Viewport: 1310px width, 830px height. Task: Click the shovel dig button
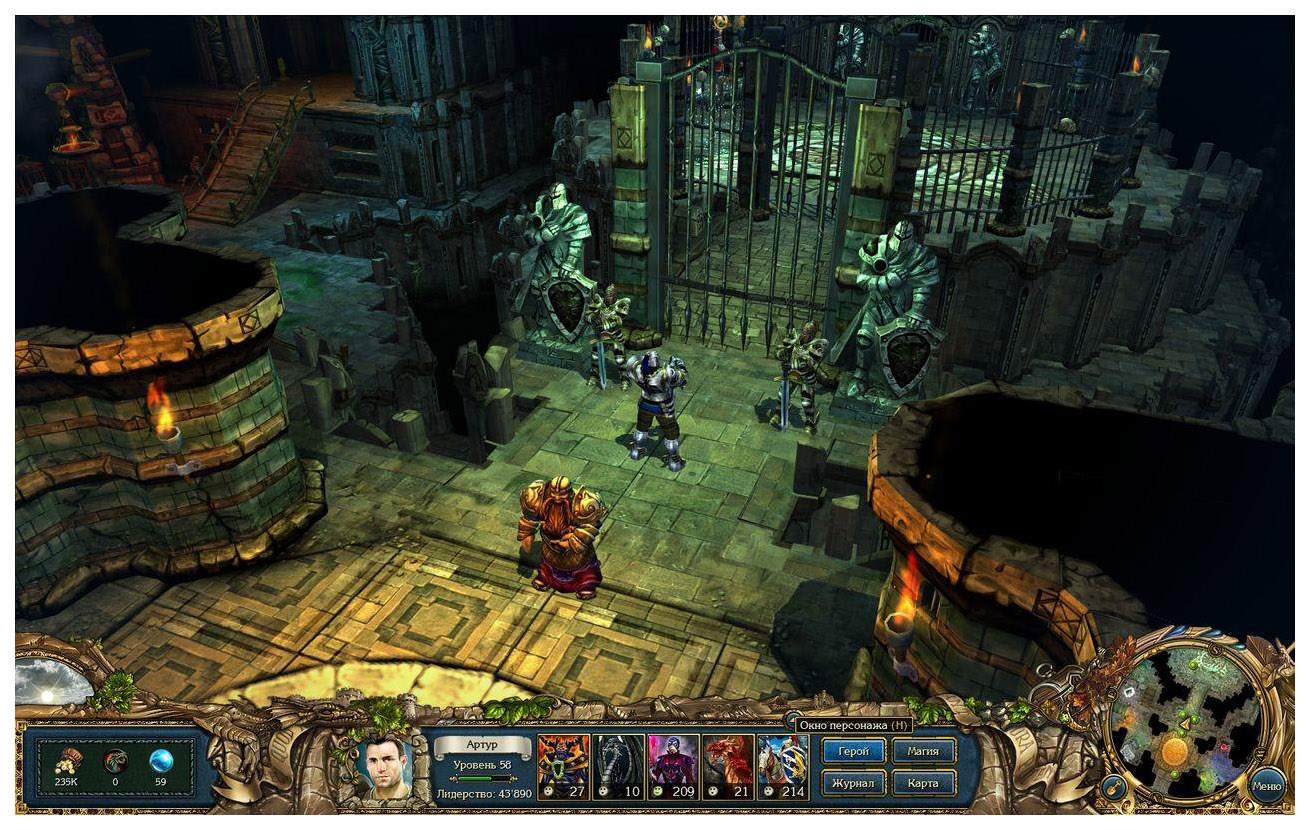click(x=1113, y=787)
